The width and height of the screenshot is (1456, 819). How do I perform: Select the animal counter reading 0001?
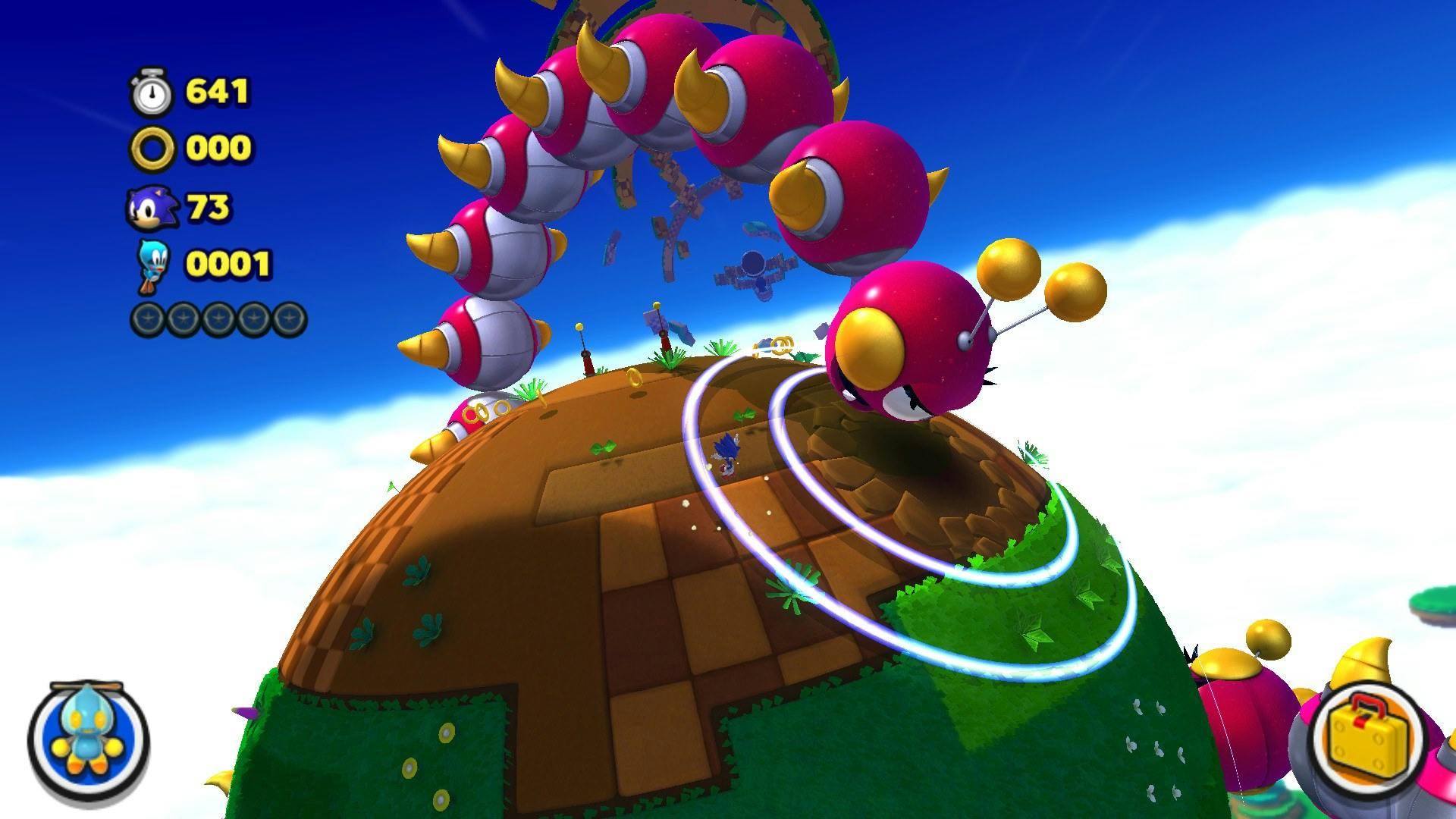[x=229, y=265]
